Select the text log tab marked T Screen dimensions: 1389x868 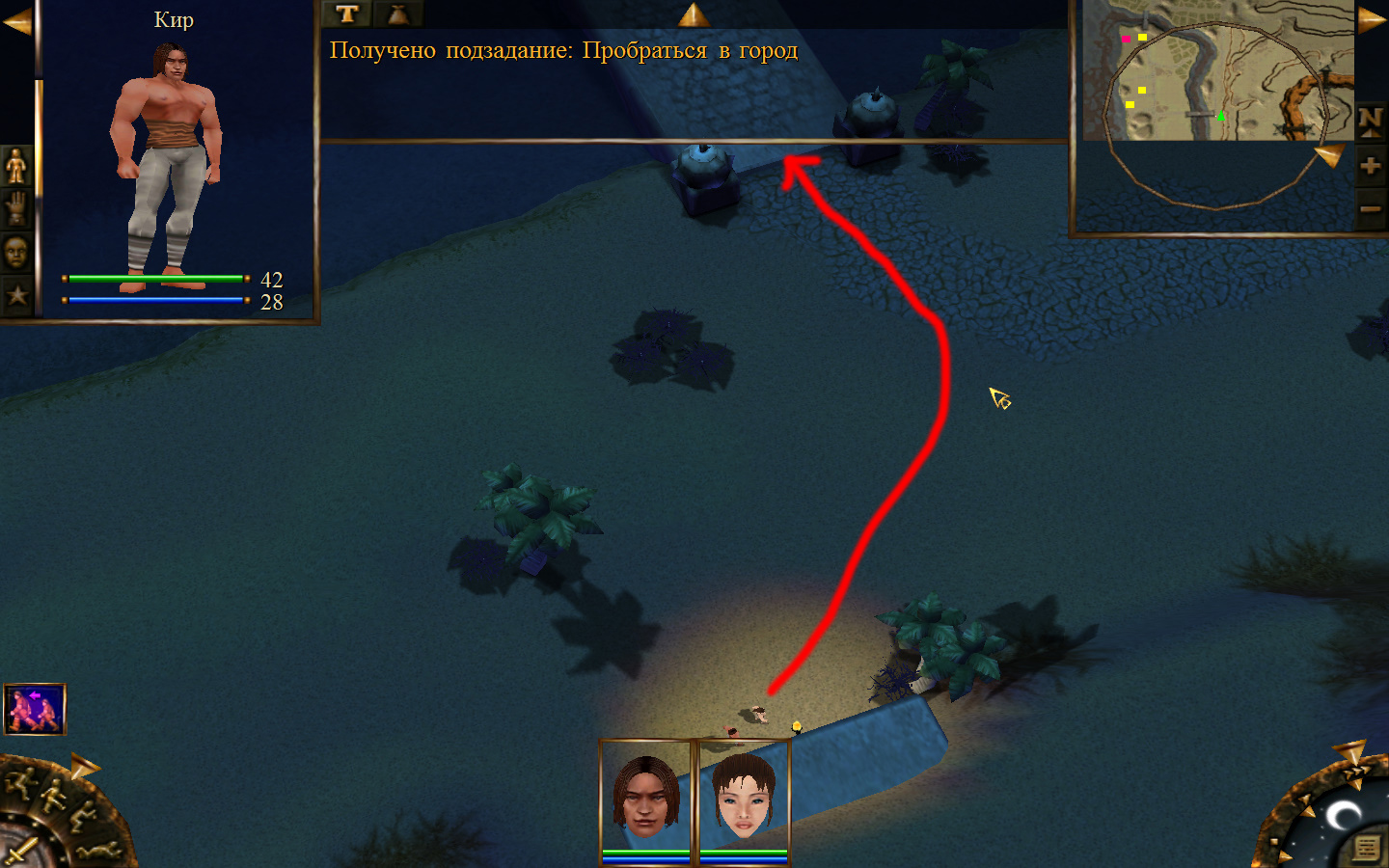(347, 14)
